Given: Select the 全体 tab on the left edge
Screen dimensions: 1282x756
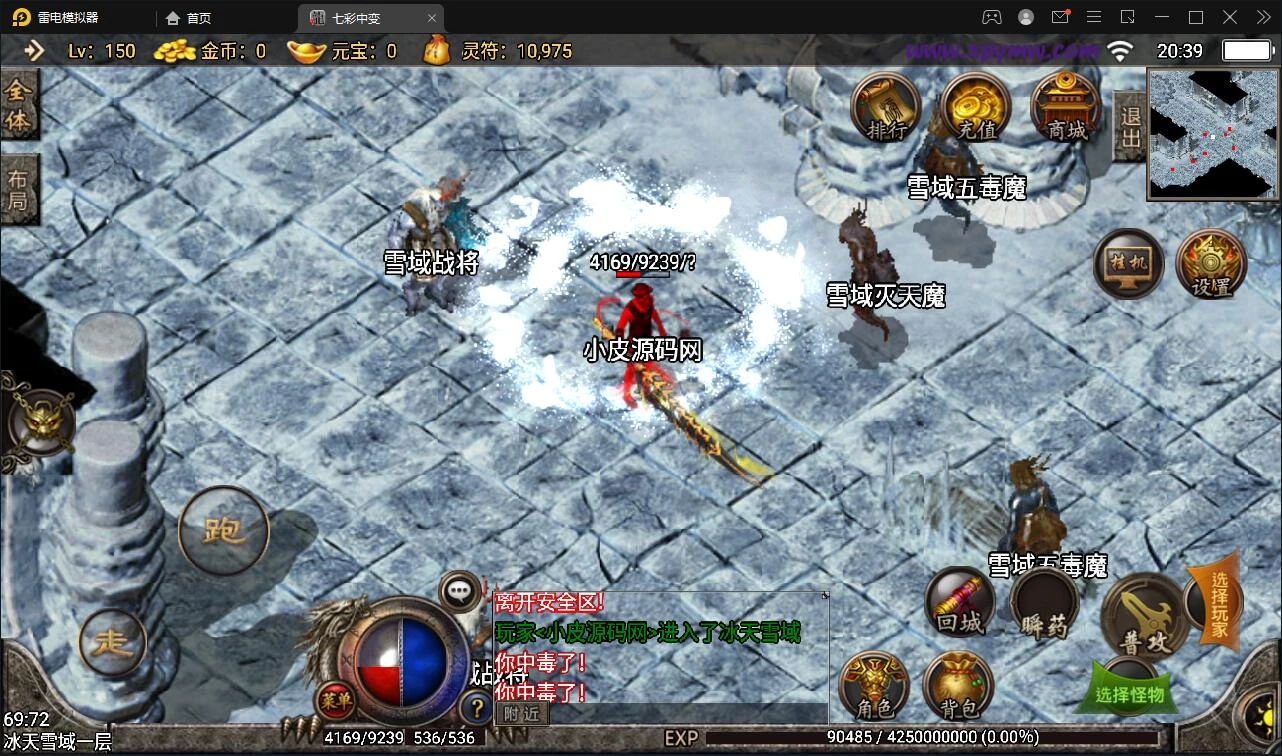Looking at the screenshot, I should tap(18, 105).
